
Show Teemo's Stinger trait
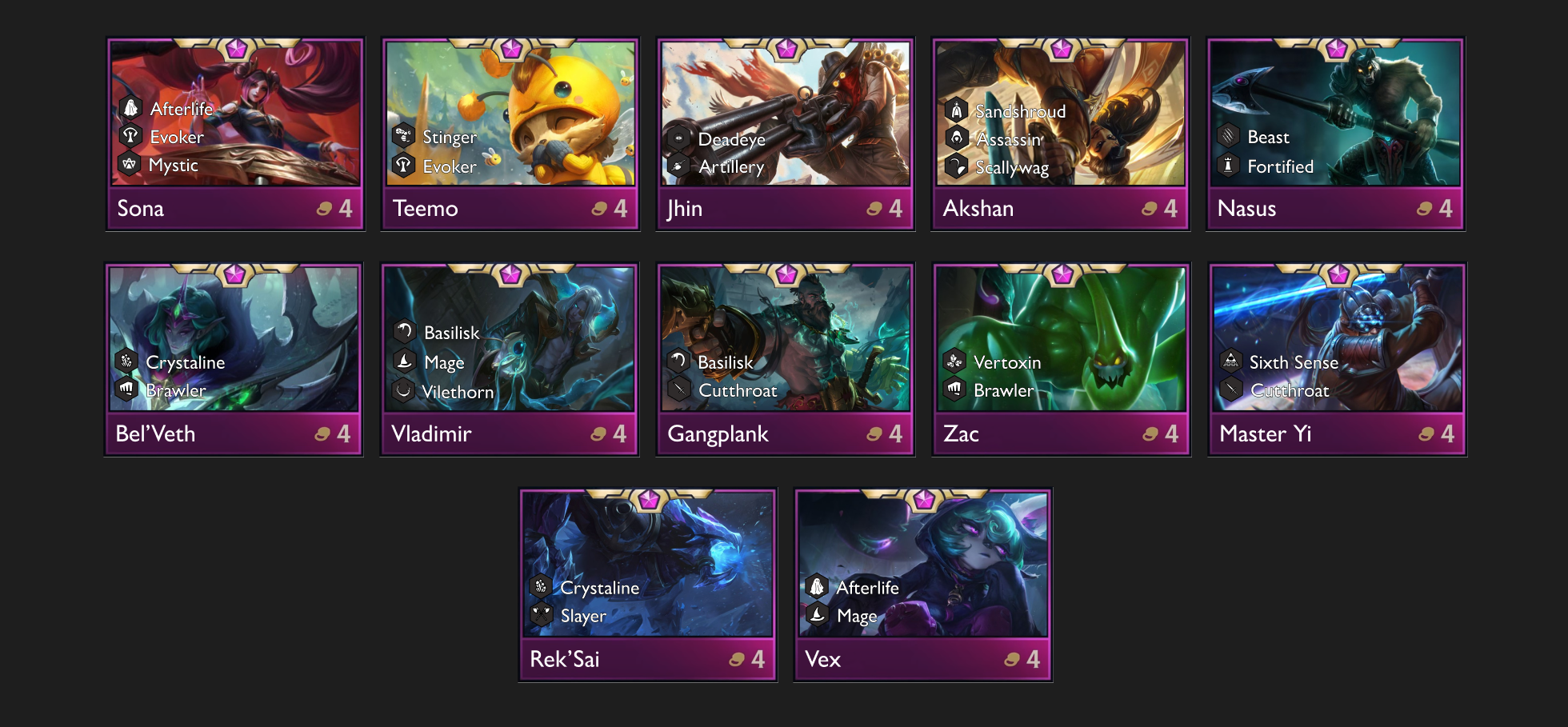[x=449, y=138]
